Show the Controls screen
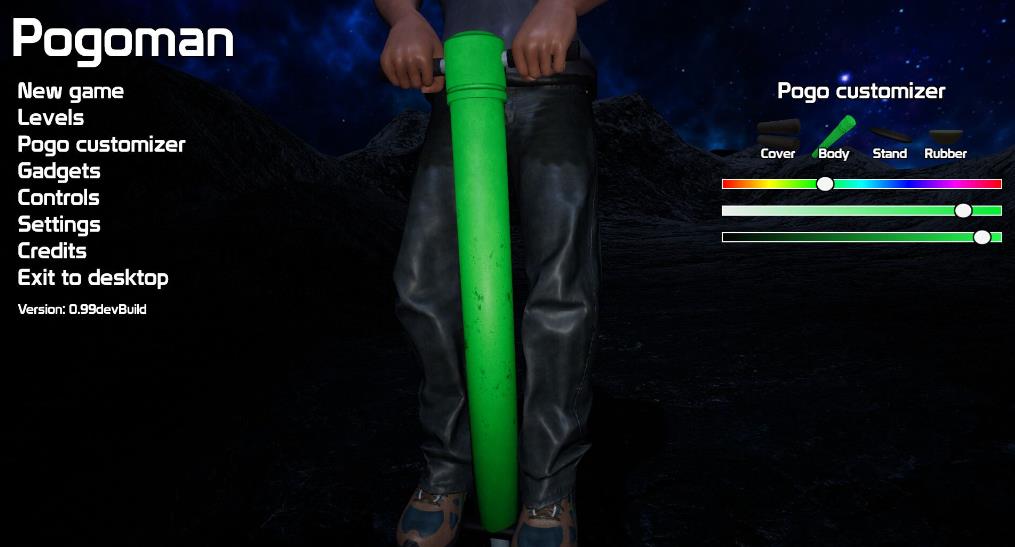 59,197
